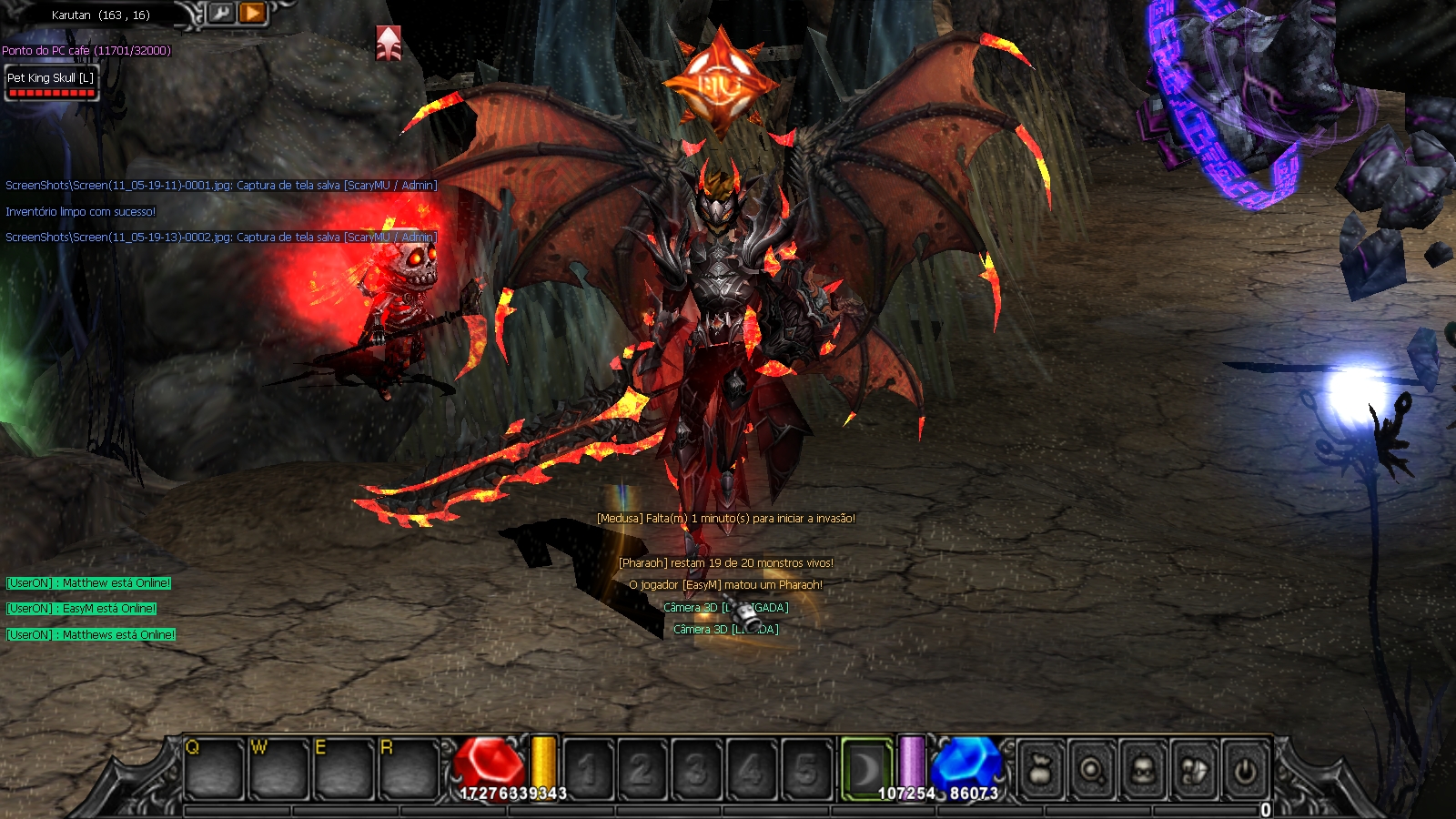
Task: Activate the crescent moon skill slot
Action: (865, 770)
